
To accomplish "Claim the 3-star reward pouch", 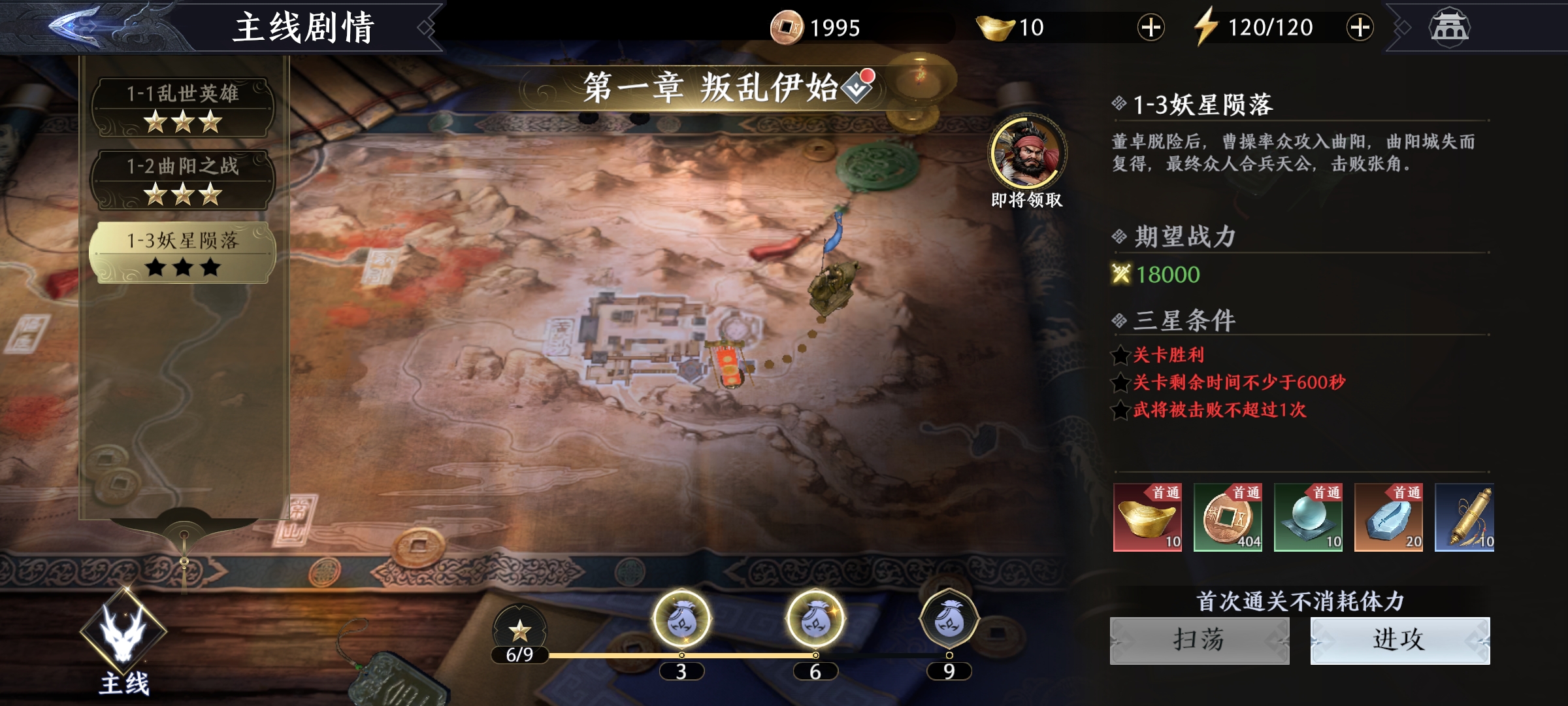I will 681,619.
